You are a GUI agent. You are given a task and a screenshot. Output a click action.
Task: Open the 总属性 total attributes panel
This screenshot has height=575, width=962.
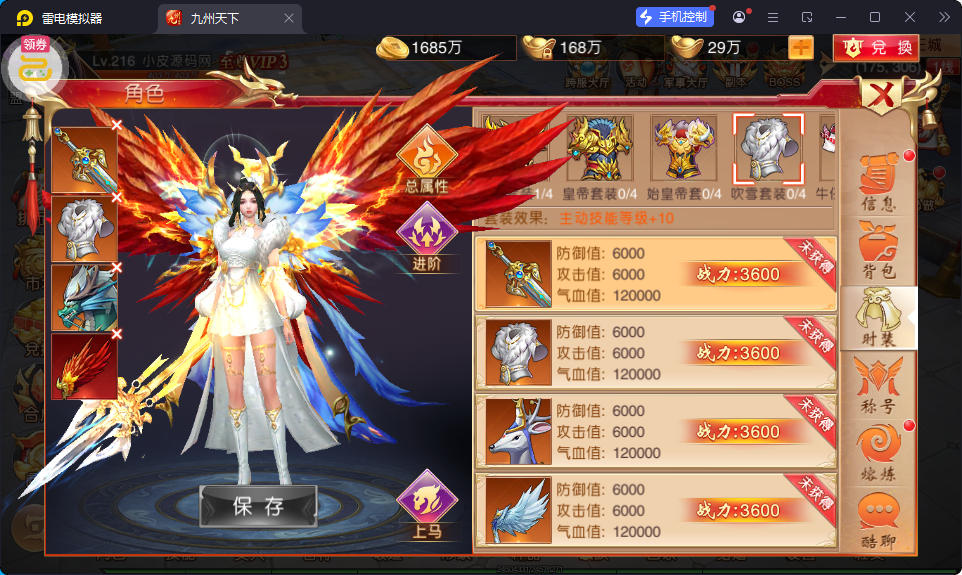(x=427, y=160)
